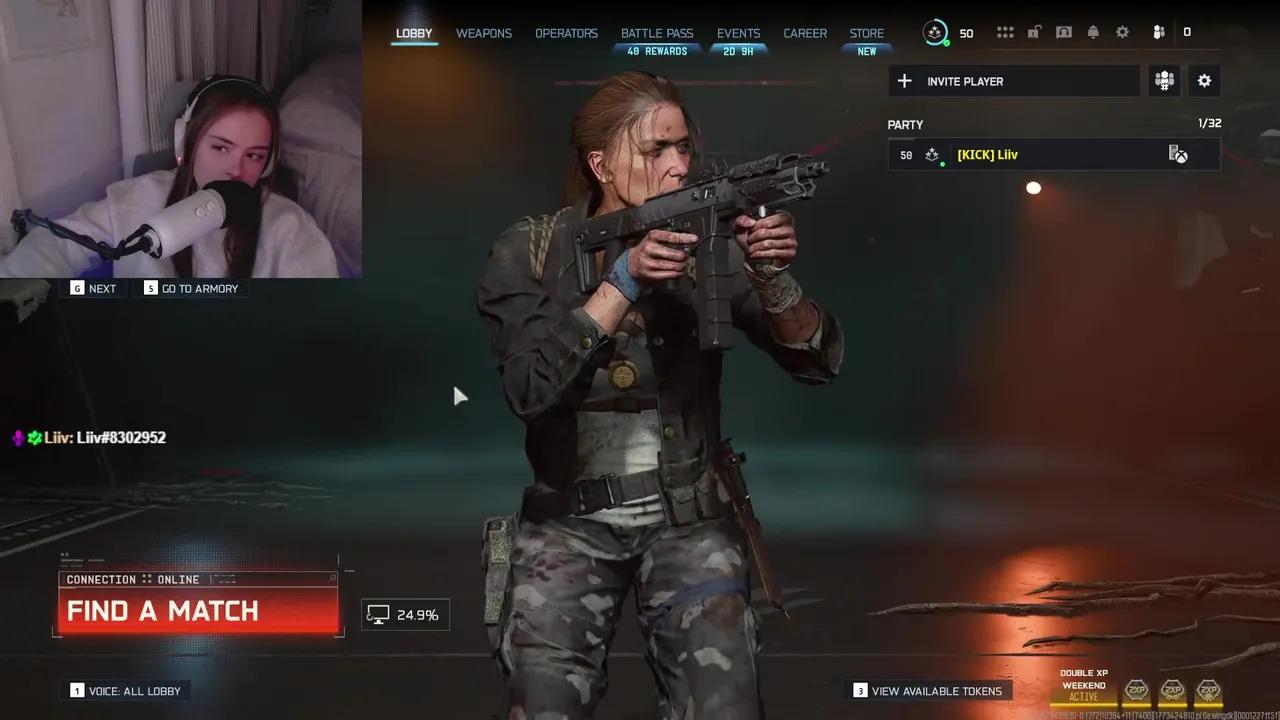
Task: Toggle voice chat from All Lobby
Action: pyautogui.click(x=124, y=690)
